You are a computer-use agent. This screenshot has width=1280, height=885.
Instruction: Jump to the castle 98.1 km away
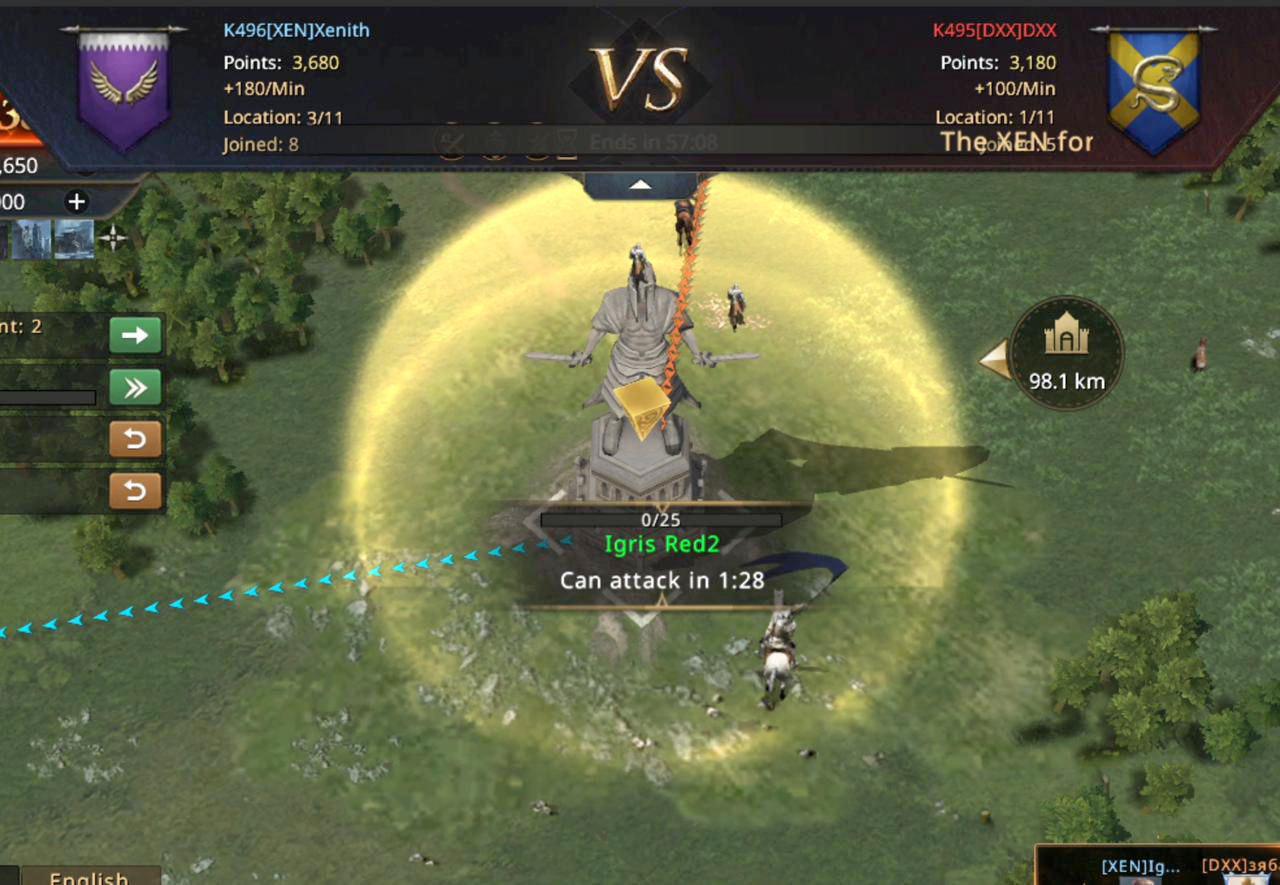click(1066, 353)
